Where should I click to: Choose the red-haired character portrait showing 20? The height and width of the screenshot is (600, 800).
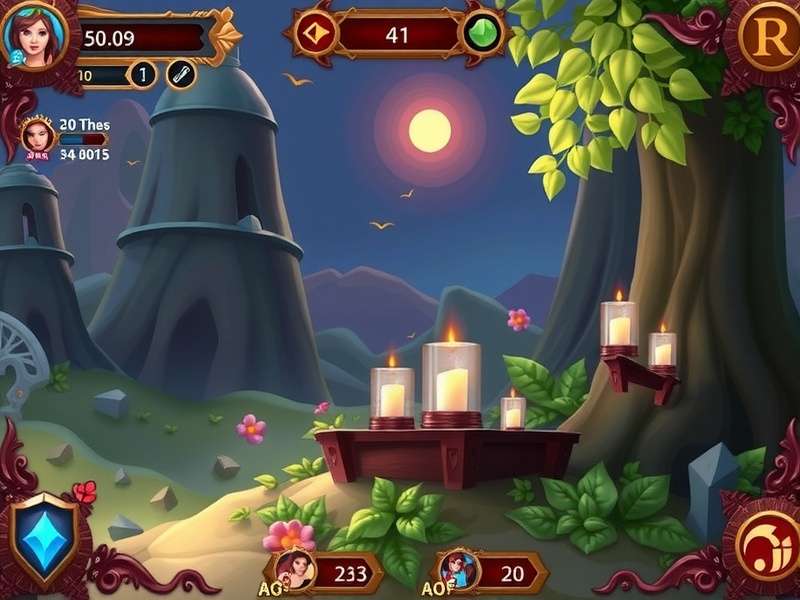(460, 571)
